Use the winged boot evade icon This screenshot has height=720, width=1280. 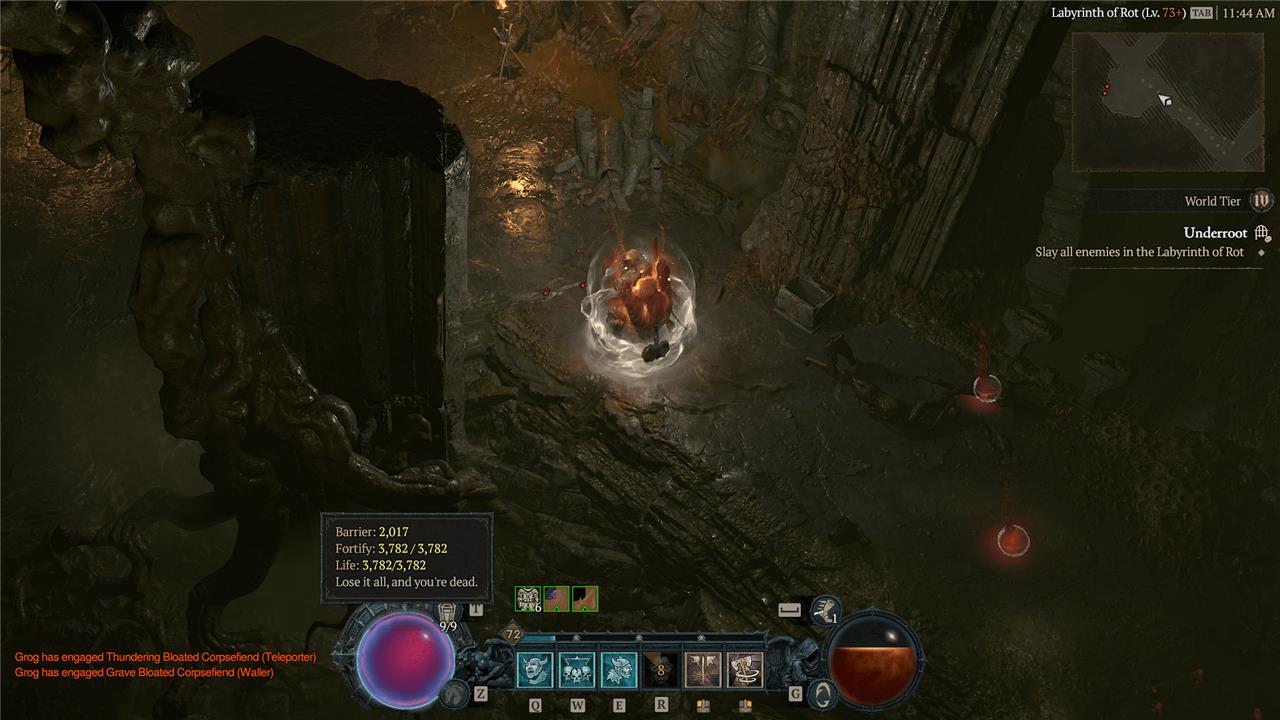tap(825, 609)
